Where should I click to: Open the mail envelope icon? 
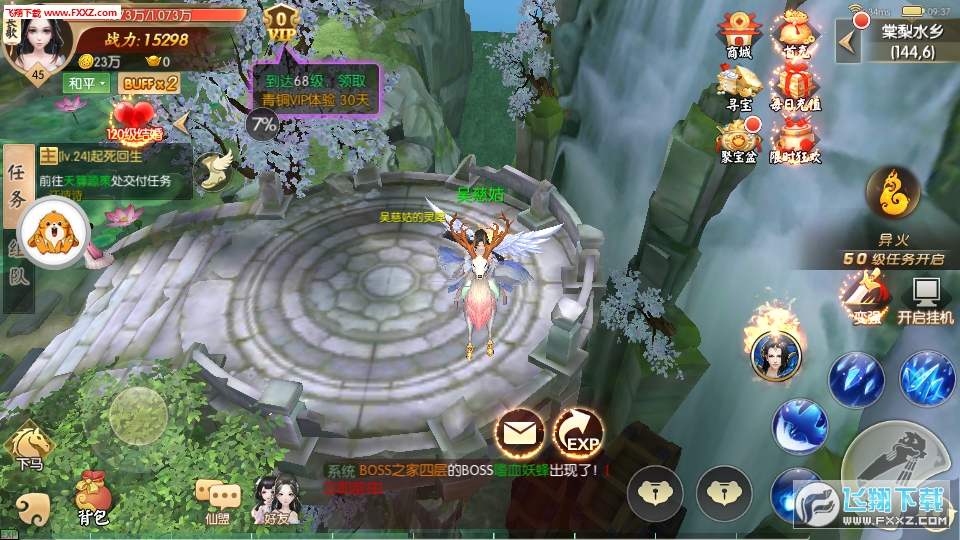pos(520,434)
